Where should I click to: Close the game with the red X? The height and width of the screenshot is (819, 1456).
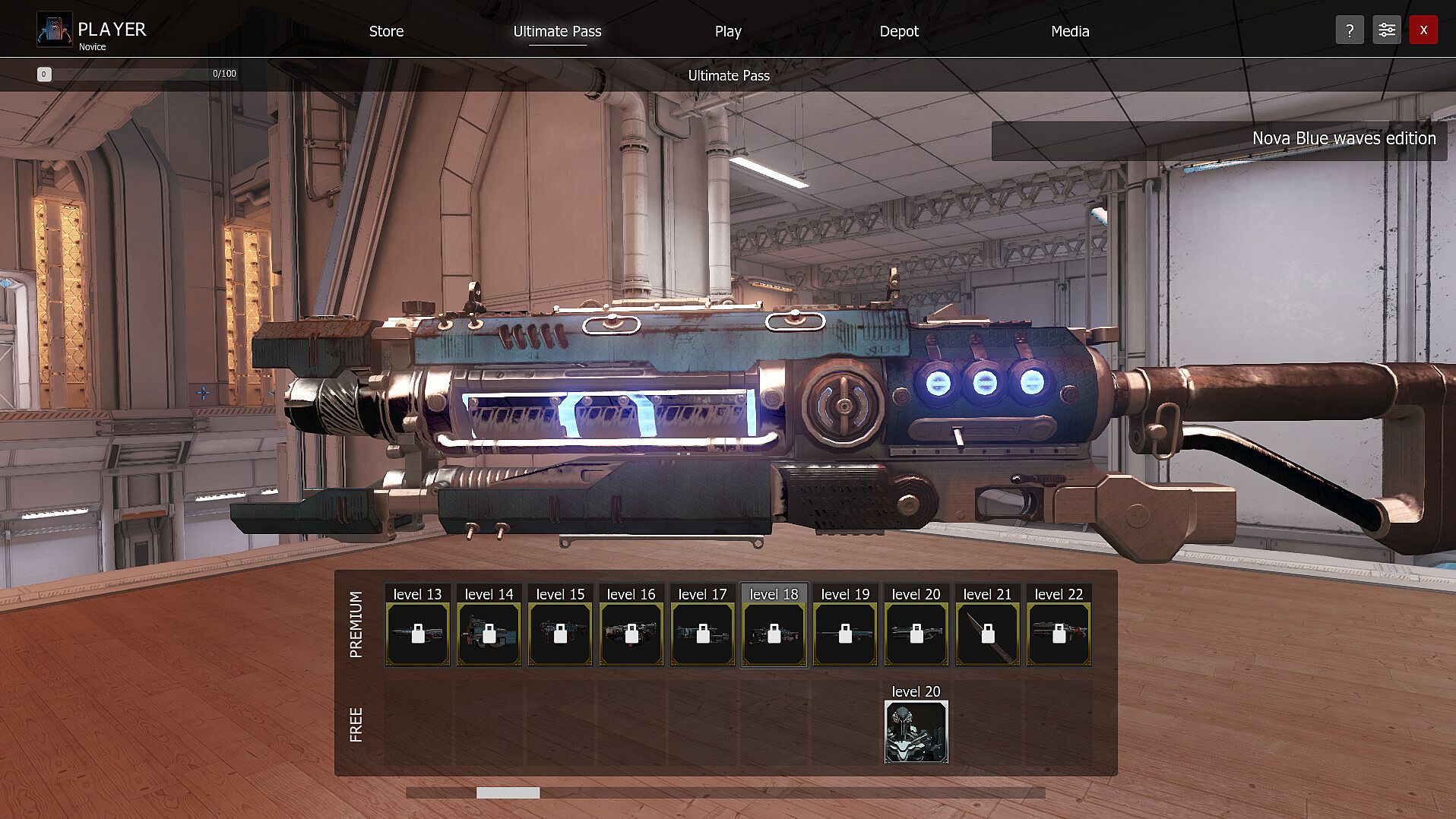click(1423, 30)
